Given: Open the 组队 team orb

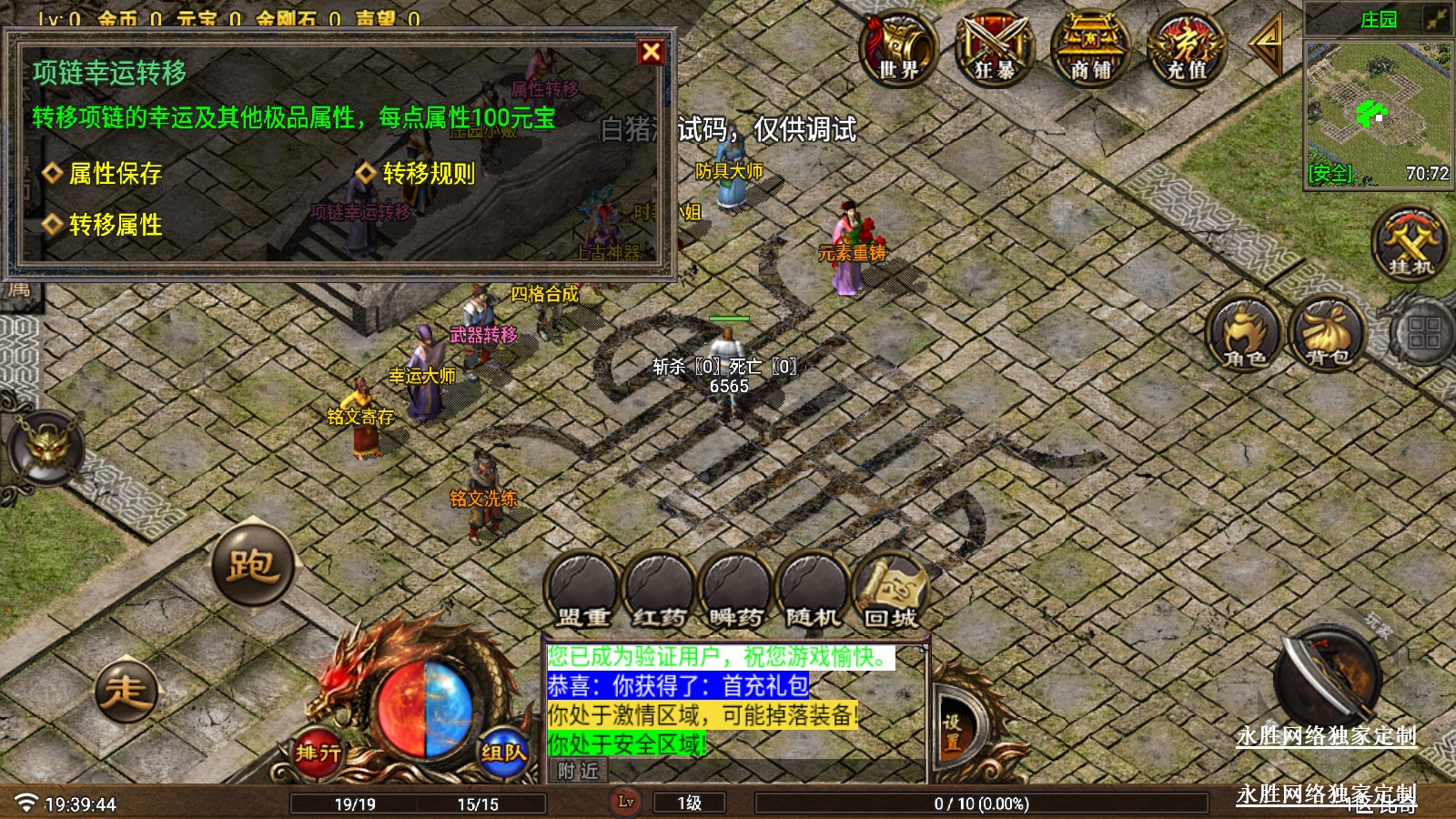Looking at the screenshot, I should [503, 752].
